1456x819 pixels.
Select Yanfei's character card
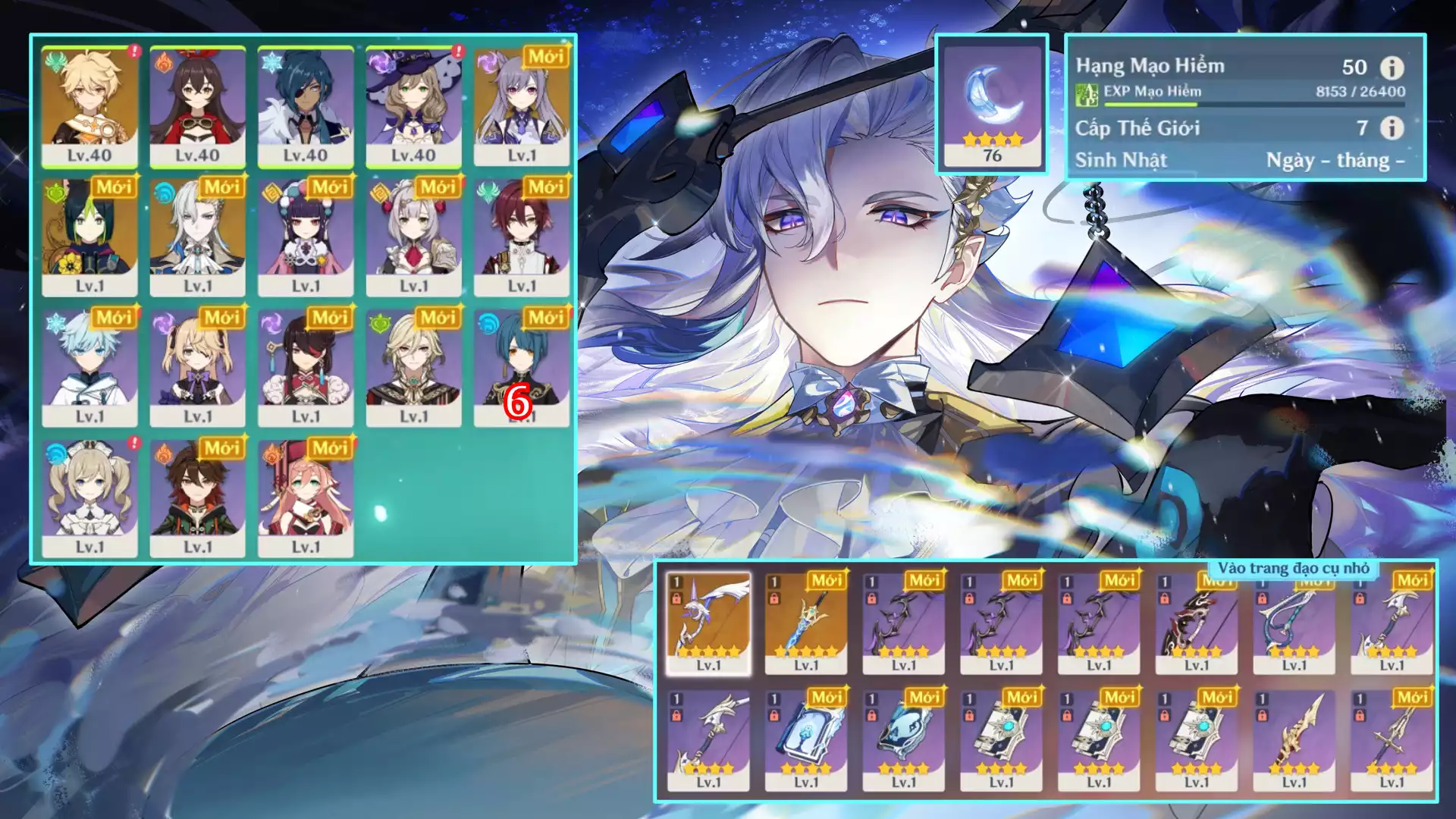[x=306, y=497]
